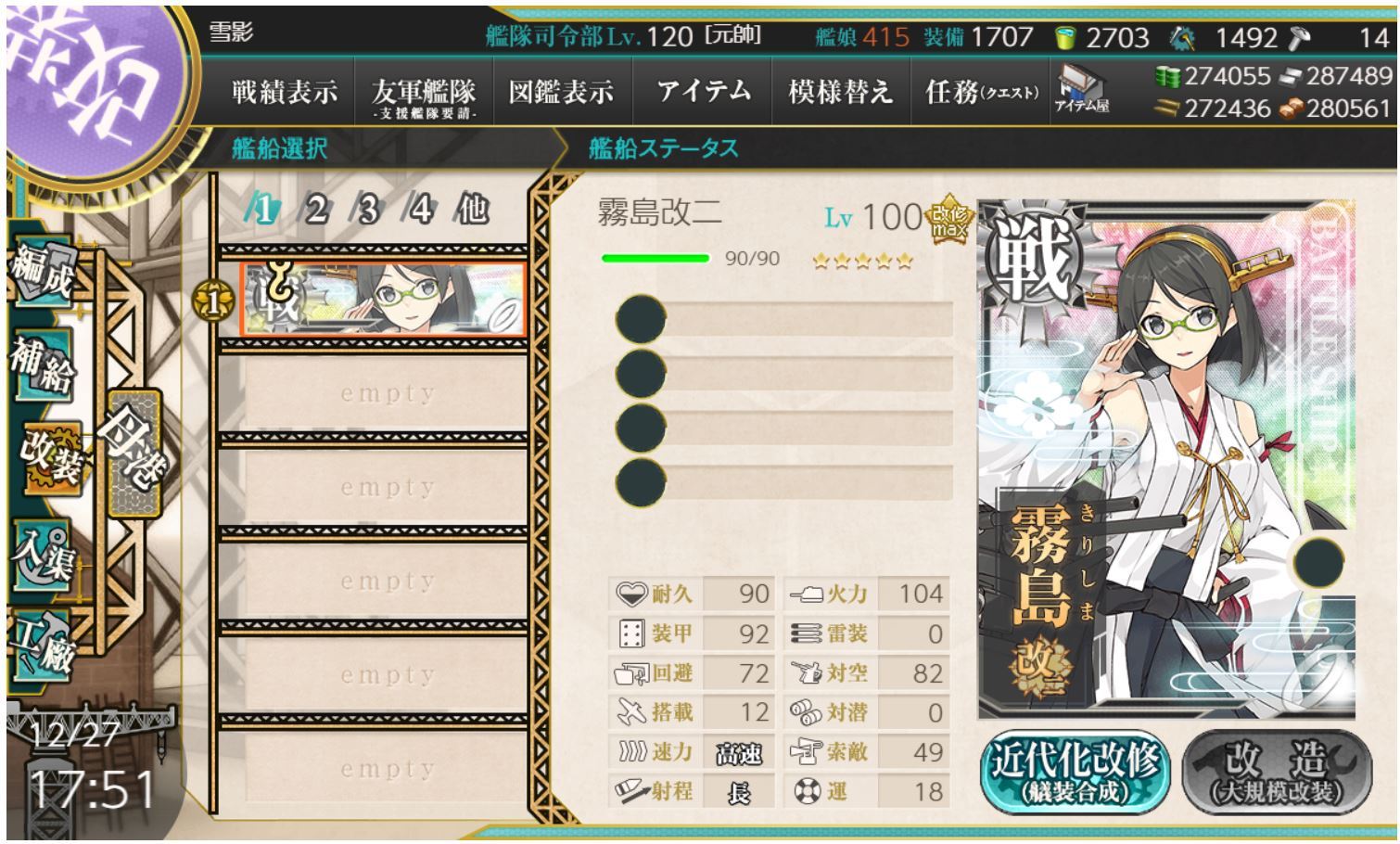Select Kirishima's banner in the fleet list
Viewport: 1400px width, 844px height.
coord(383,300)
